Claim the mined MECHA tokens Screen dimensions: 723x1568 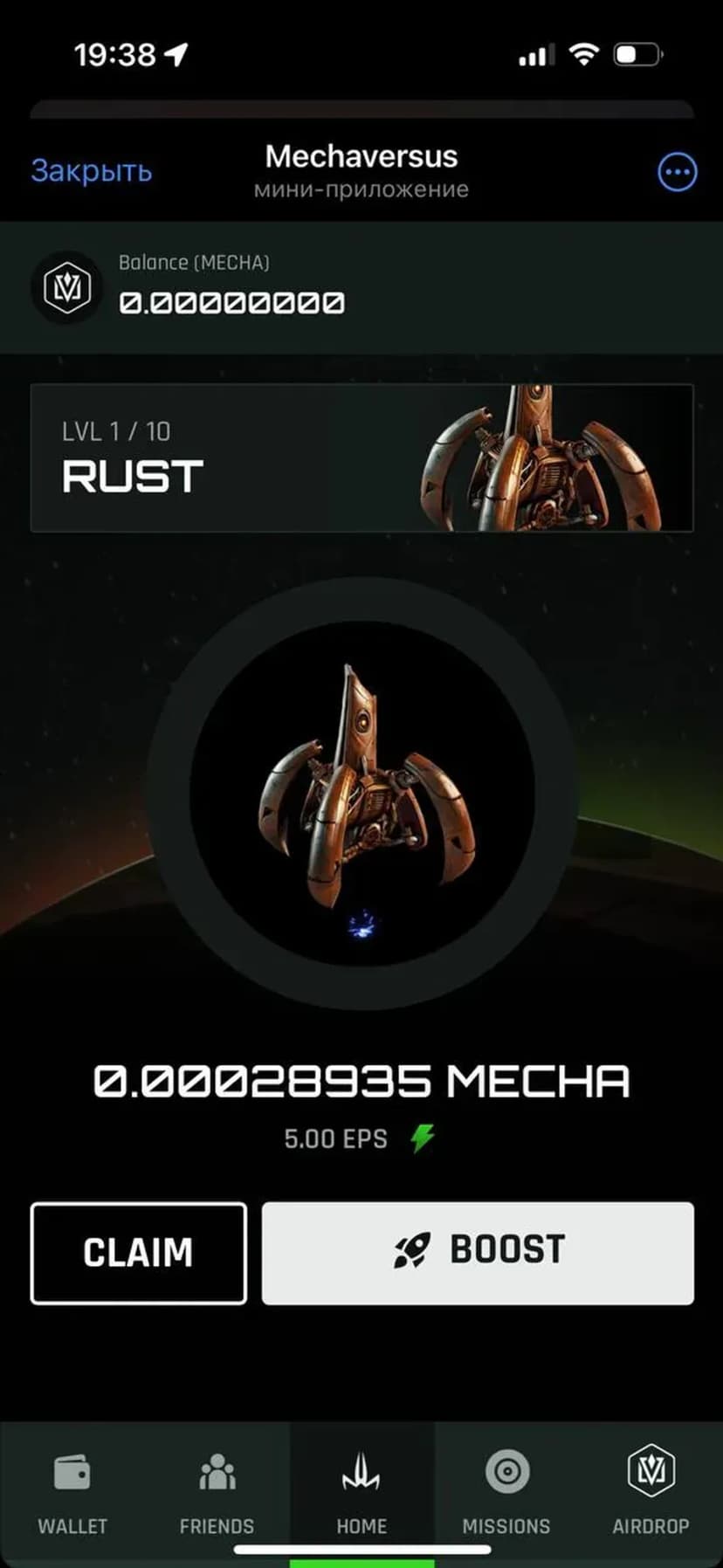[x=138, y=1252]
